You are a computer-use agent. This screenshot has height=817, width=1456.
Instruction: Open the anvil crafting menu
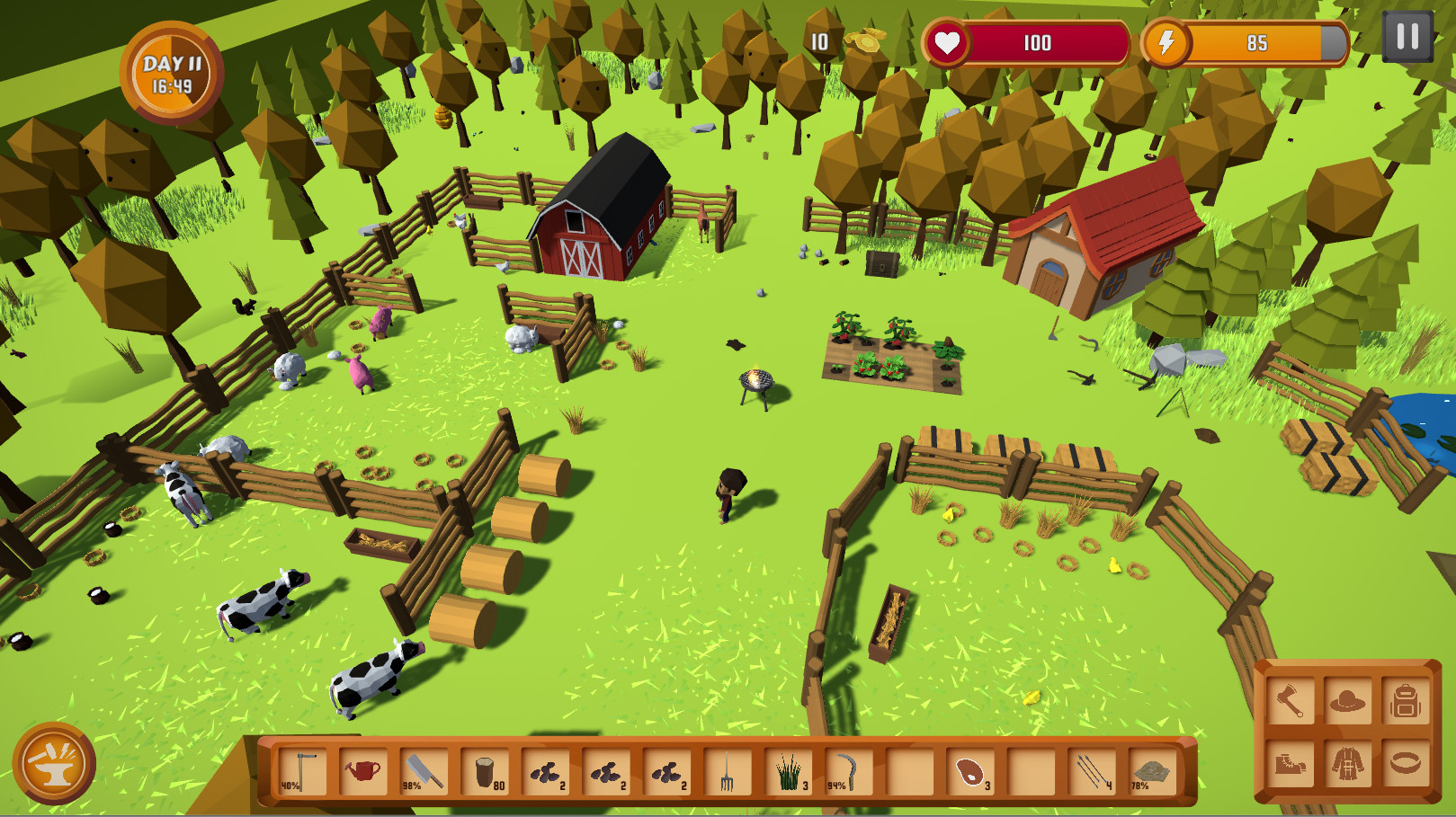pos(56,763)
